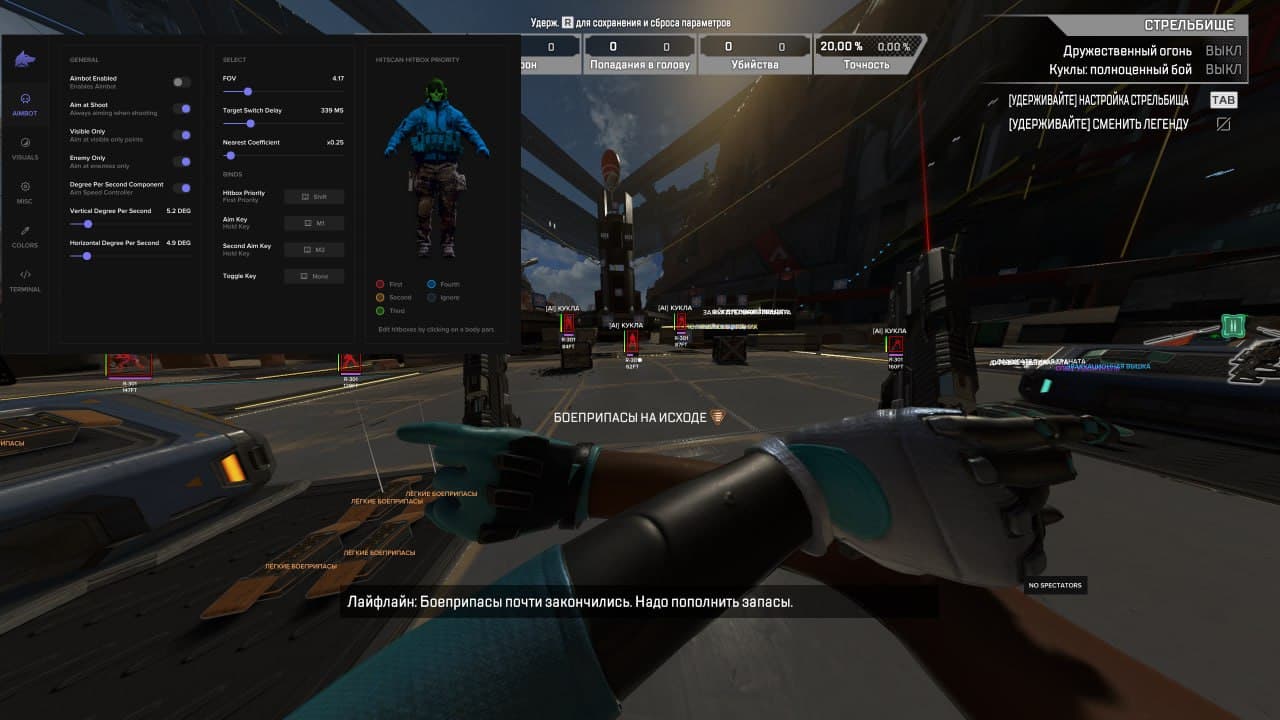This screenshot has height=720, width=1280.
Task: Pick the green Third priority color
Action: pyautogui.click(x=380, y=311)
